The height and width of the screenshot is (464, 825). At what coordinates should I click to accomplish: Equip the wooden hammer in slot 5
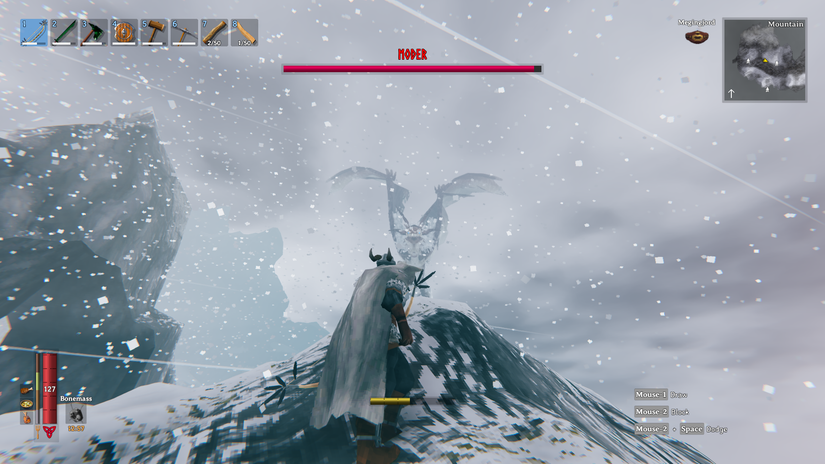coord(154,32)
